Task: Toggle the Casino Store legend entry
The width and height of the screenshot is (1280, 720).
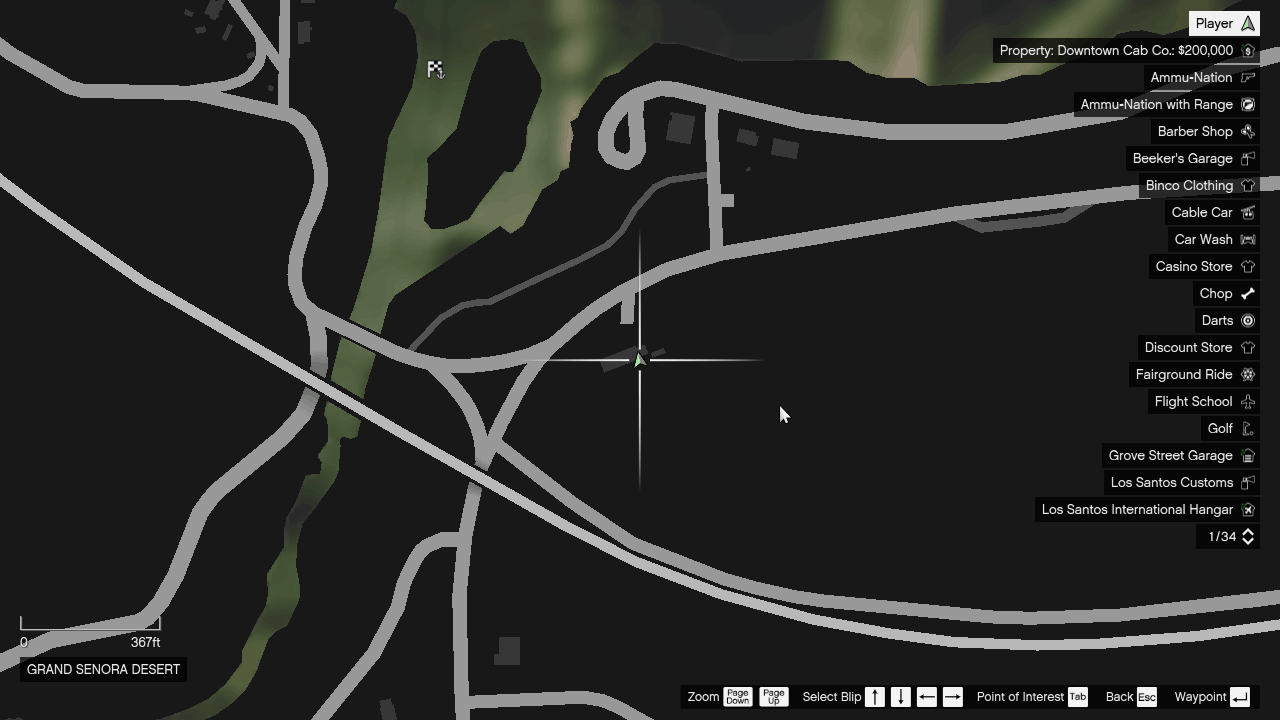Action: pyautogui.click(x=1247, y=266)
